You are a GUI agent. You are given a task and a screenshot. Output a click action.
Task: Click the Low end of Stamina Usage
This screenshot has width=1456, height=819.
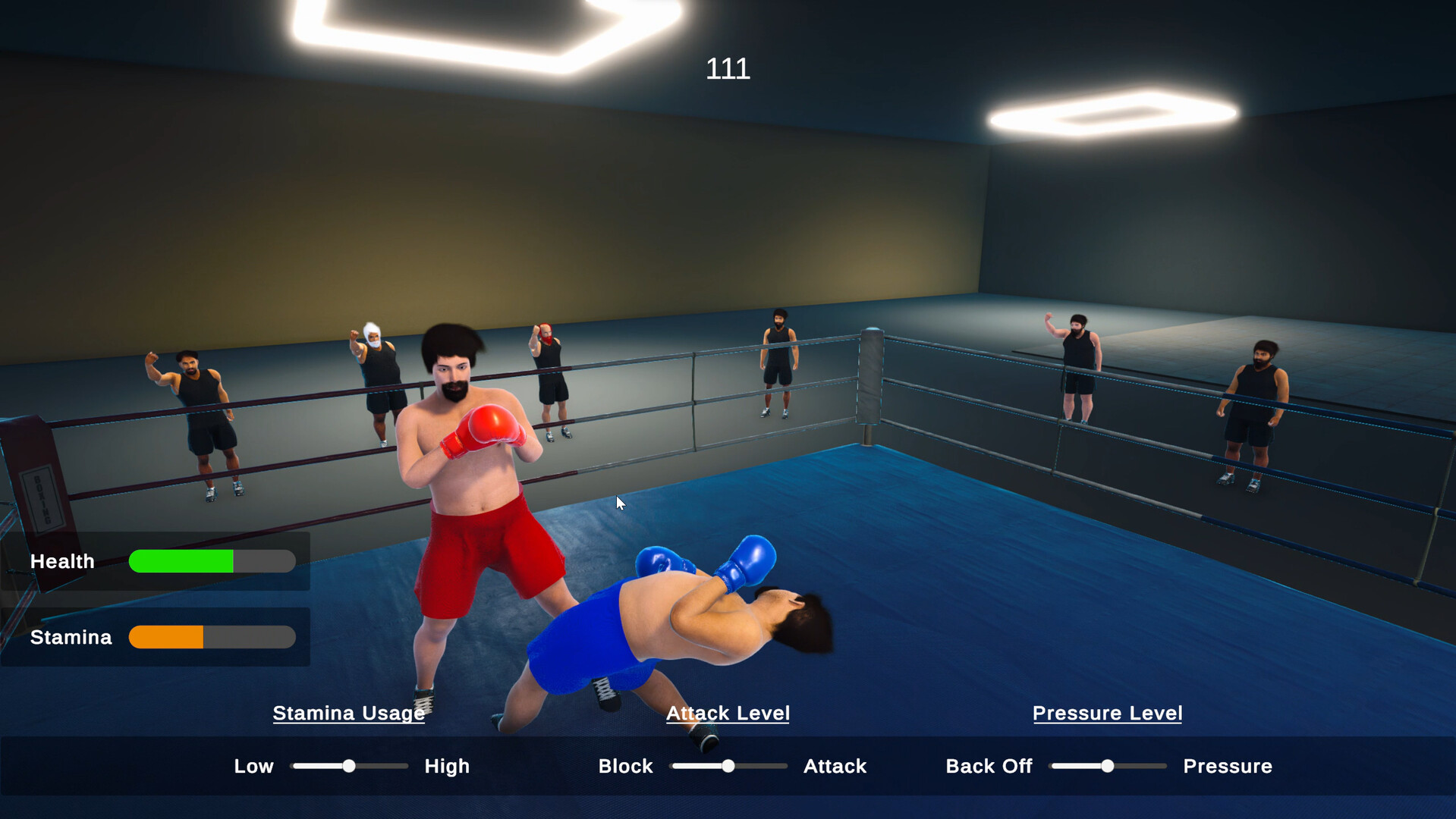(x=253, y=766)
